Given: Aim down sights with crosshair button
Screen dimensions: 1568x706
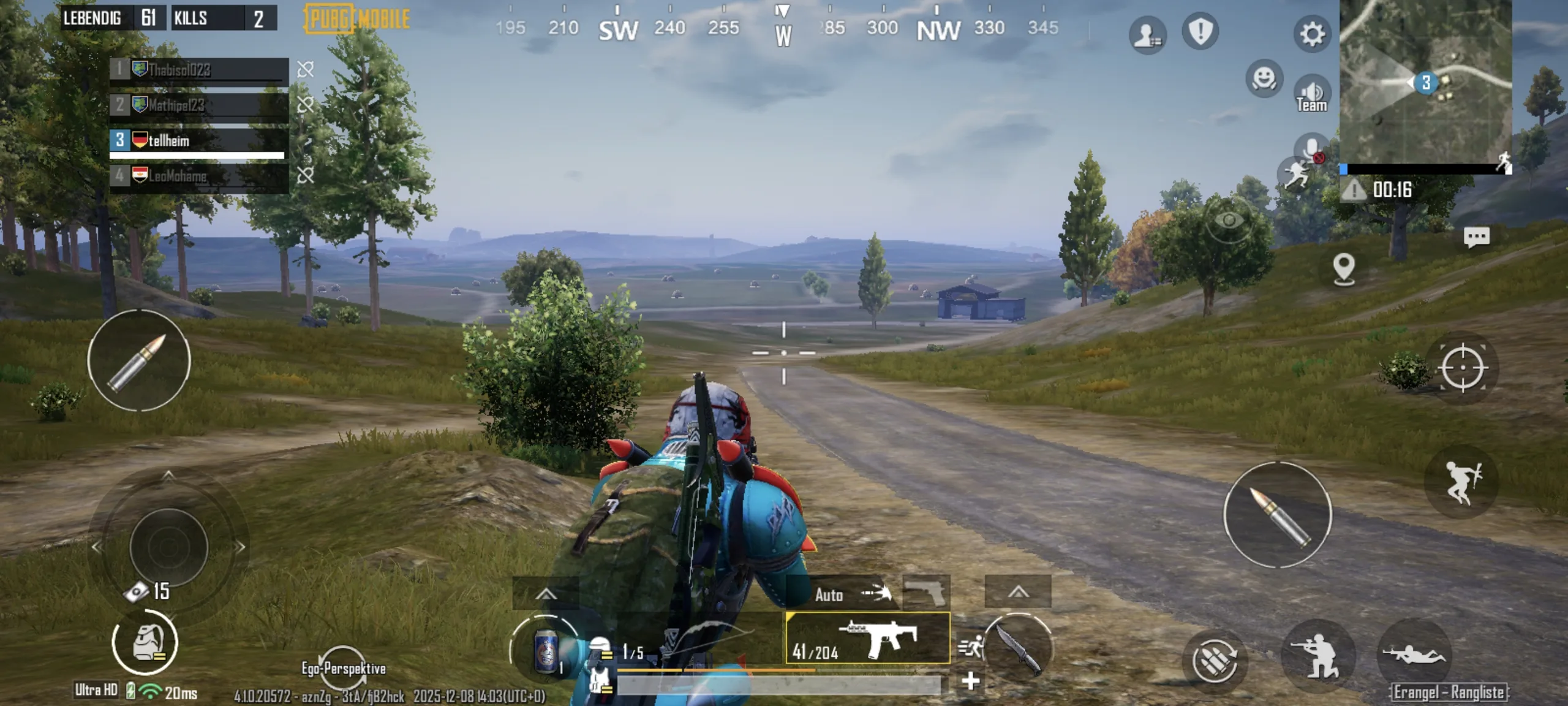Looking at the screenshot, I should pyautogui.click(x=1463, y=368).
